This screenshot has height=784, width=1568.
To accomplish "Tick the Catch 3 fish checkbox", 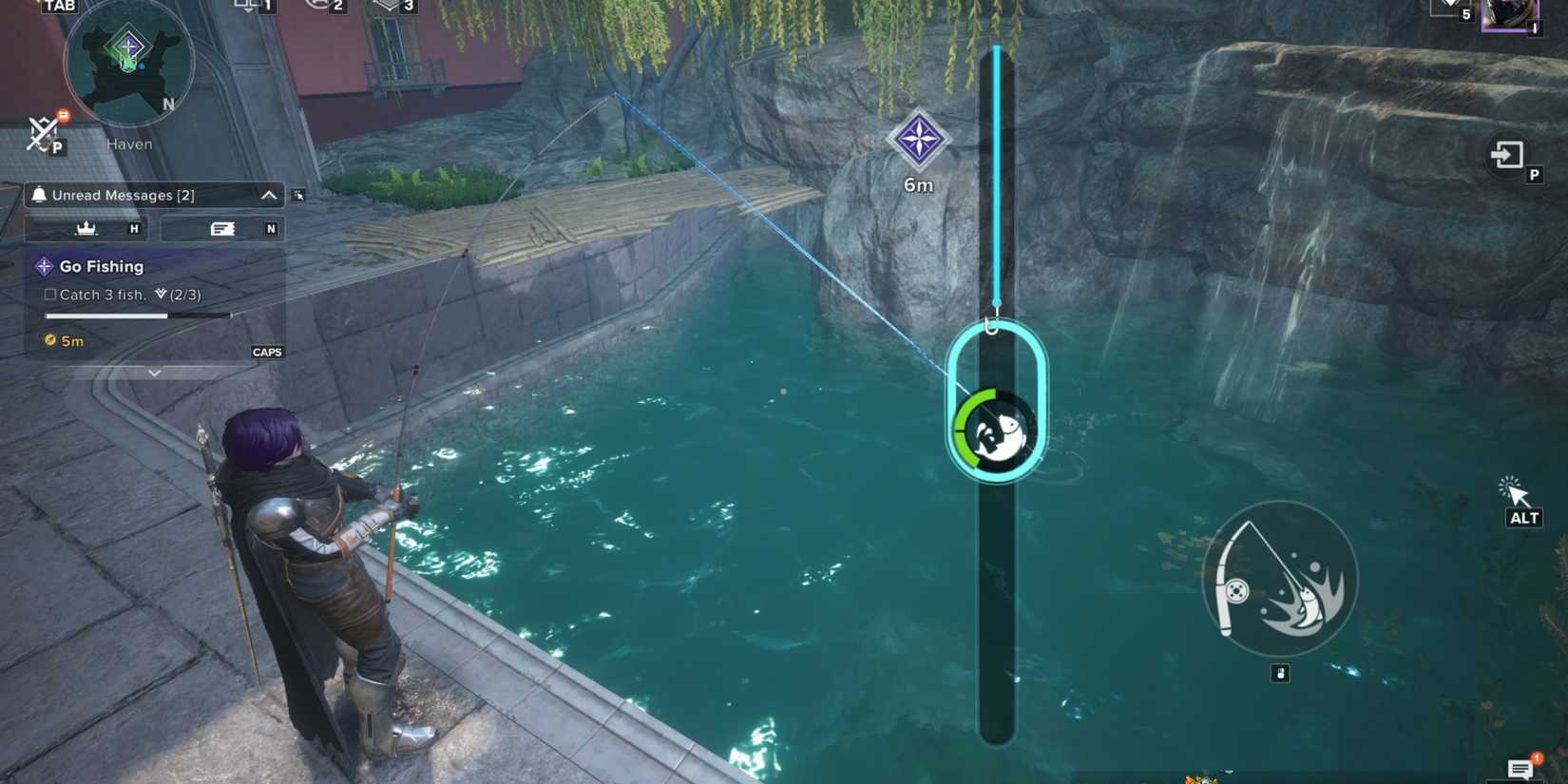I will (48, 295).
